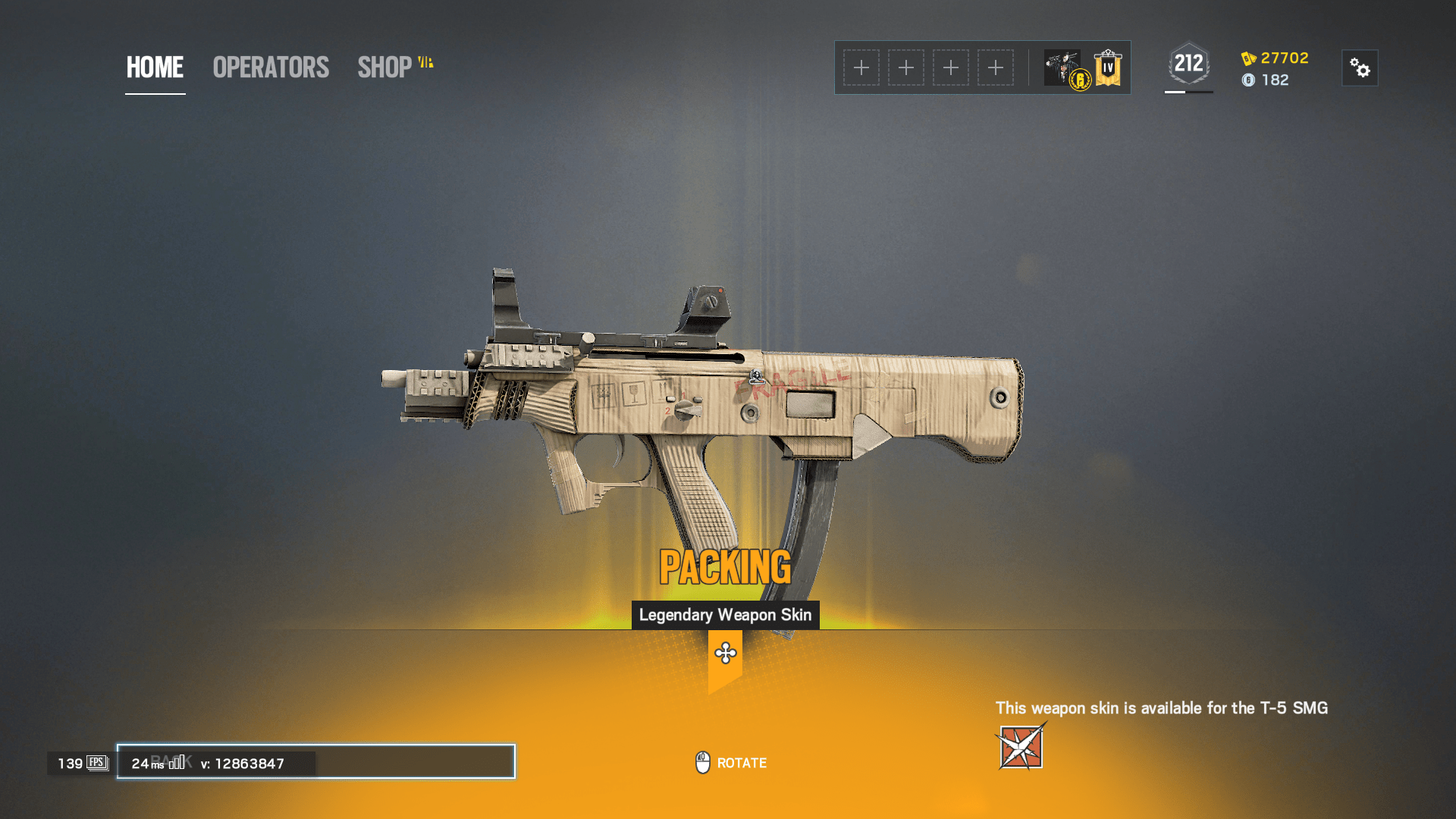Click the renown coin icon beside 27702
1456x819 pixels.
coord(1249,58)
